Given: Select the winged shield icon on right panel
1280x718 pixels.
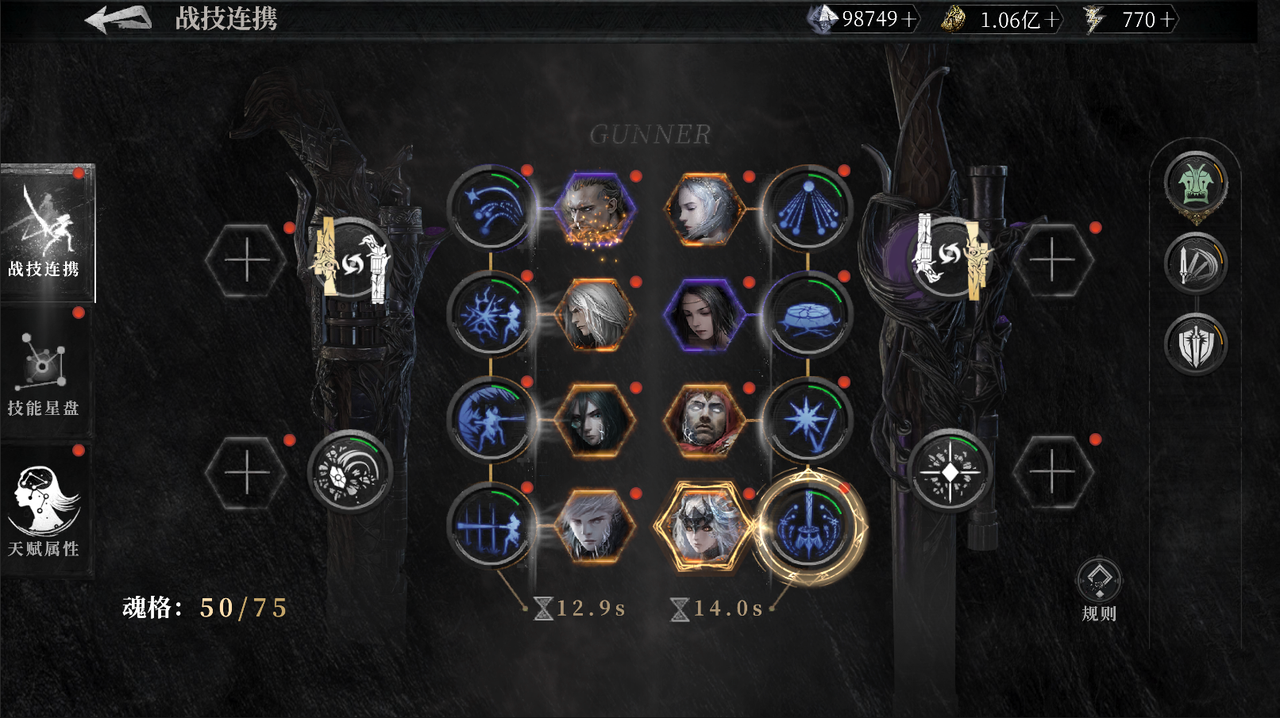Looking at the screenshot, I should 1195,344.
